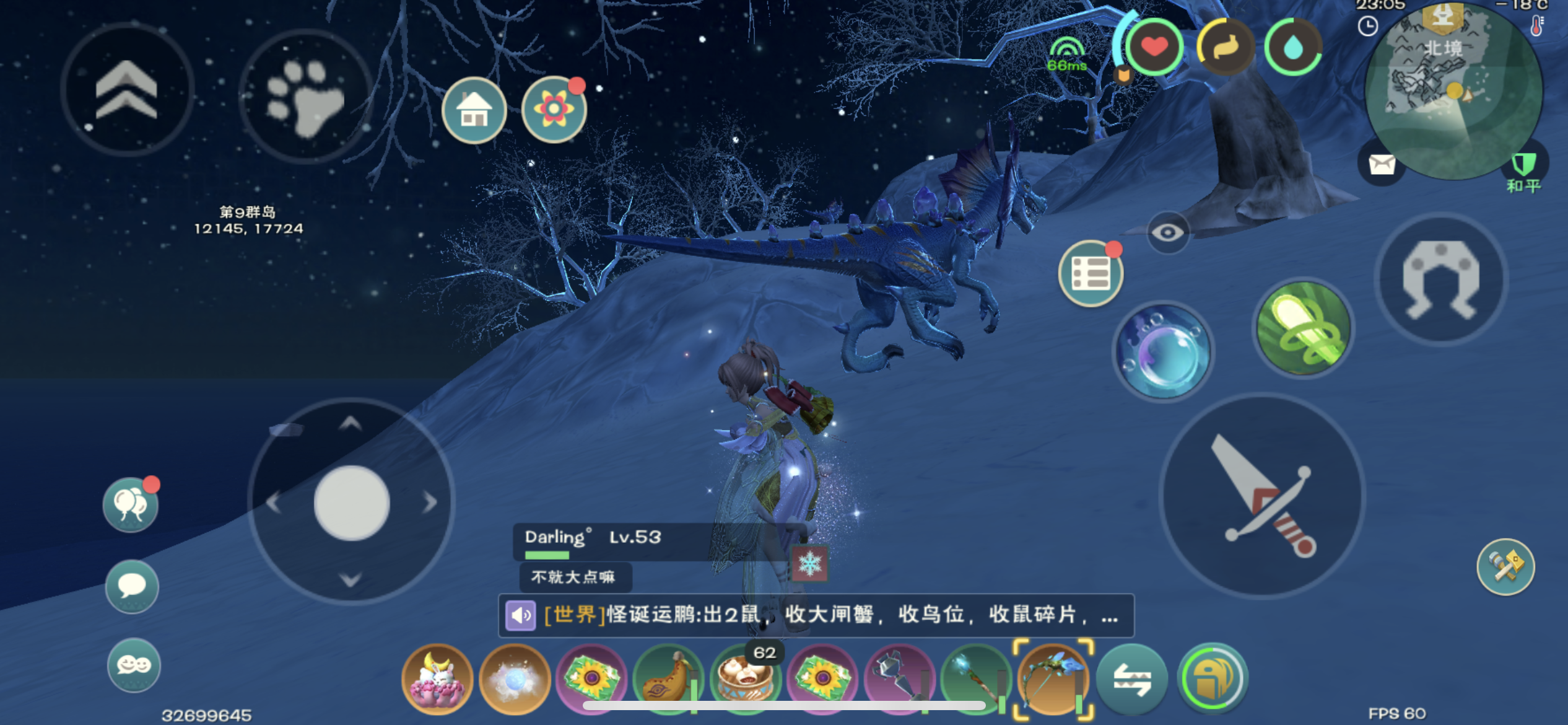Open the emoji faces chat button

pos(133,665)
